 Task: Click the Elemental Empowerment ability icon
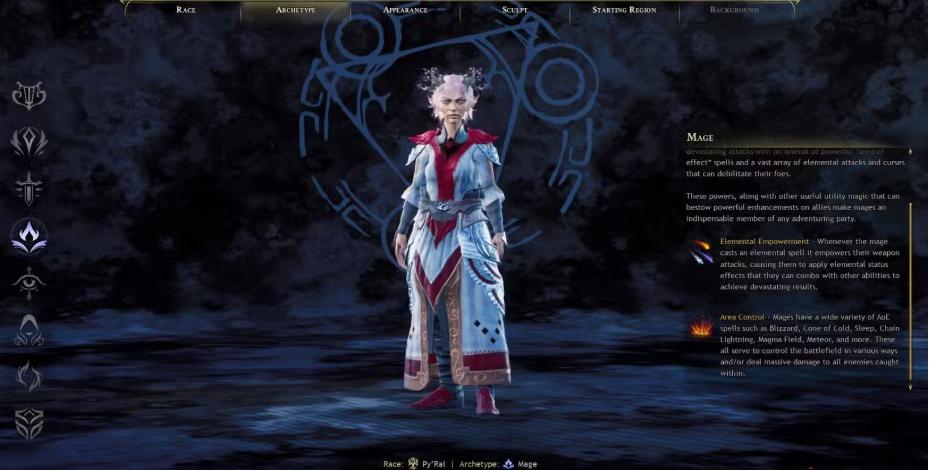700,252
